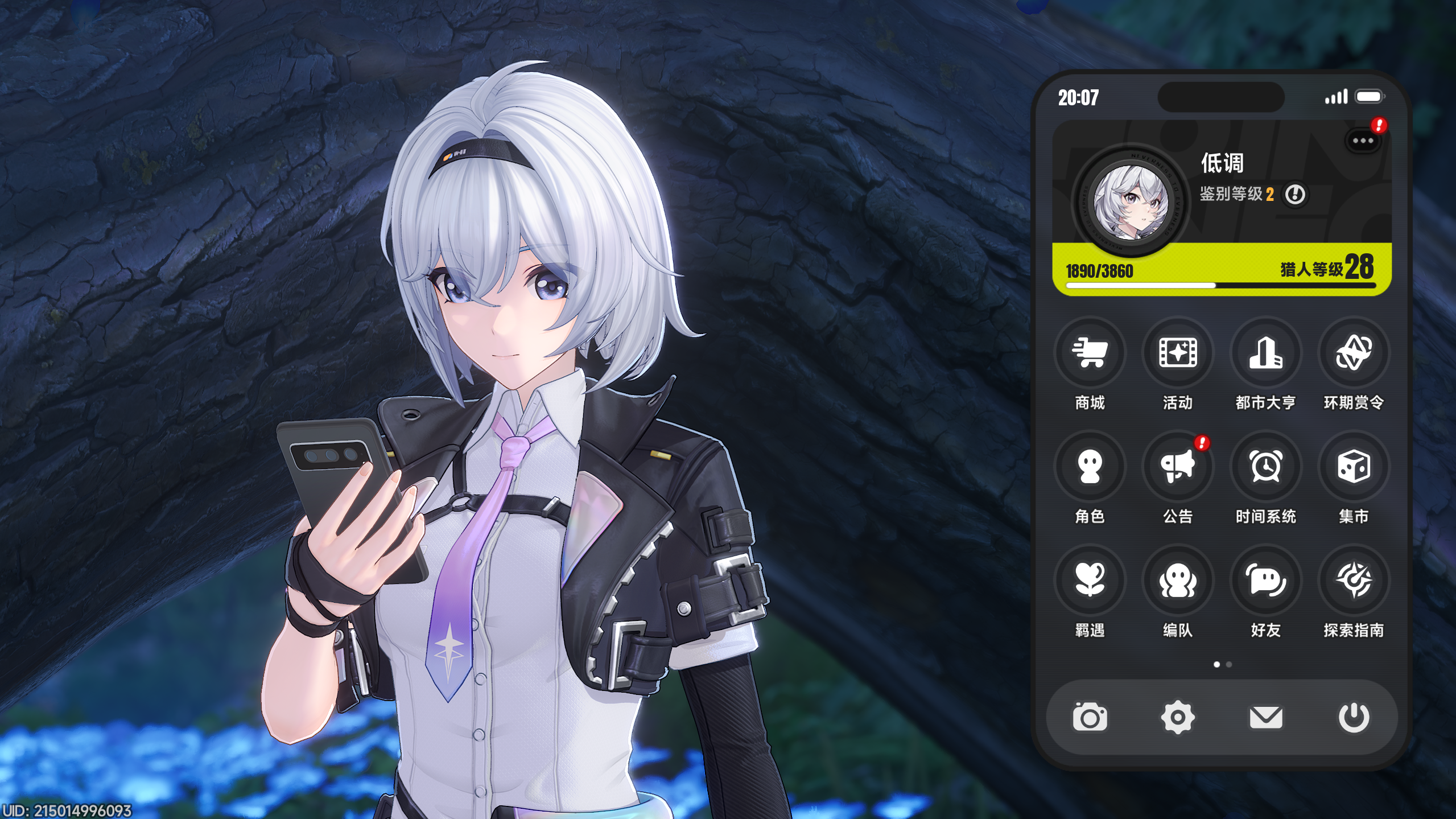Click the power button icon
Viewport: 1456px width, 819px height.
[x=1354, y=717]
